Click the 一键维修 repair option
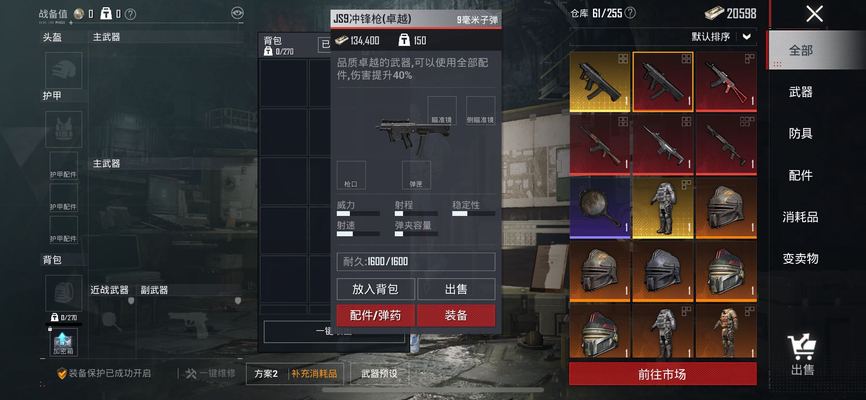 click(210, 373)
